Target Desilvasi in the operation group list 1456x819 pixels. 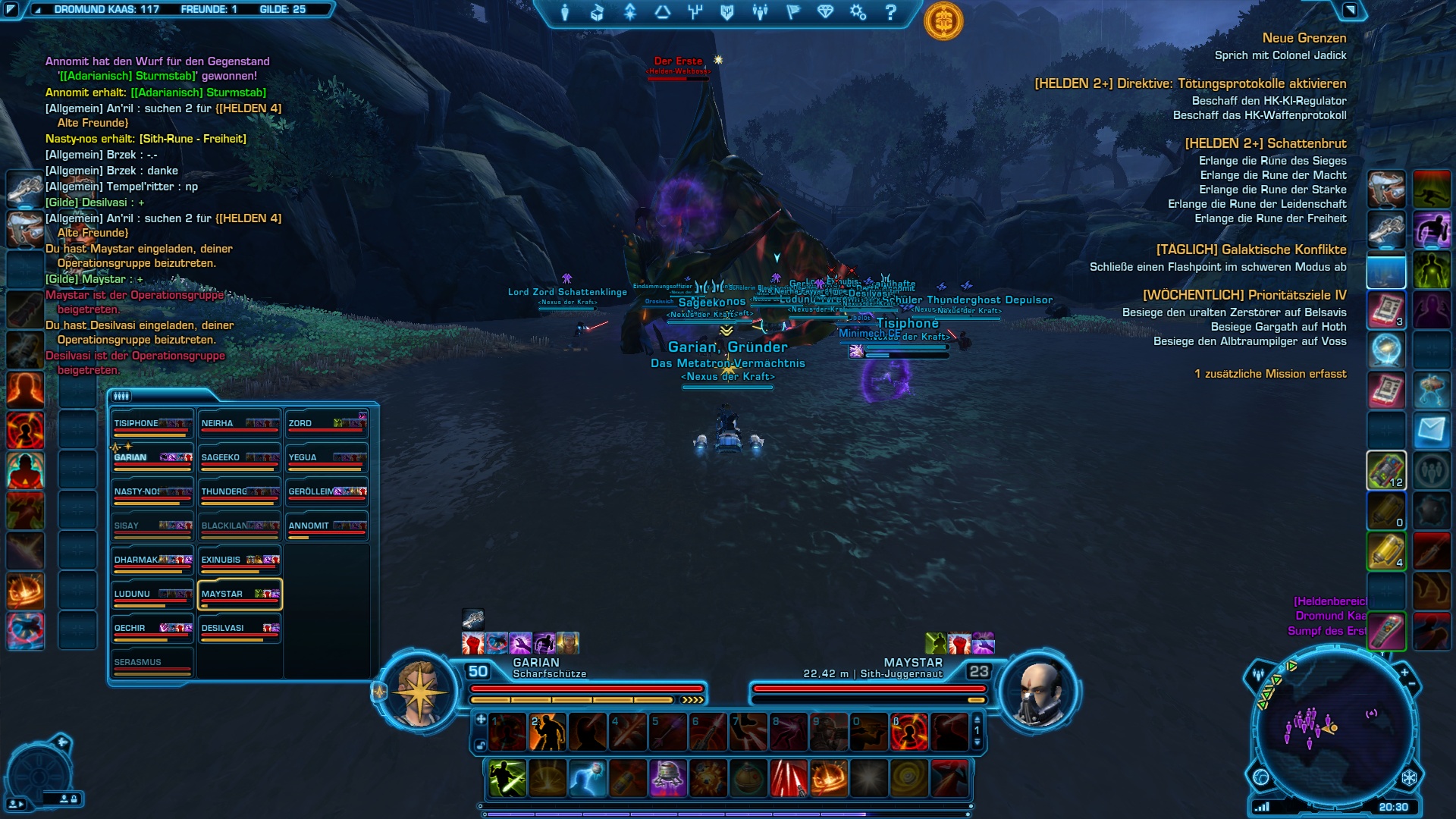tap(240, 630)
